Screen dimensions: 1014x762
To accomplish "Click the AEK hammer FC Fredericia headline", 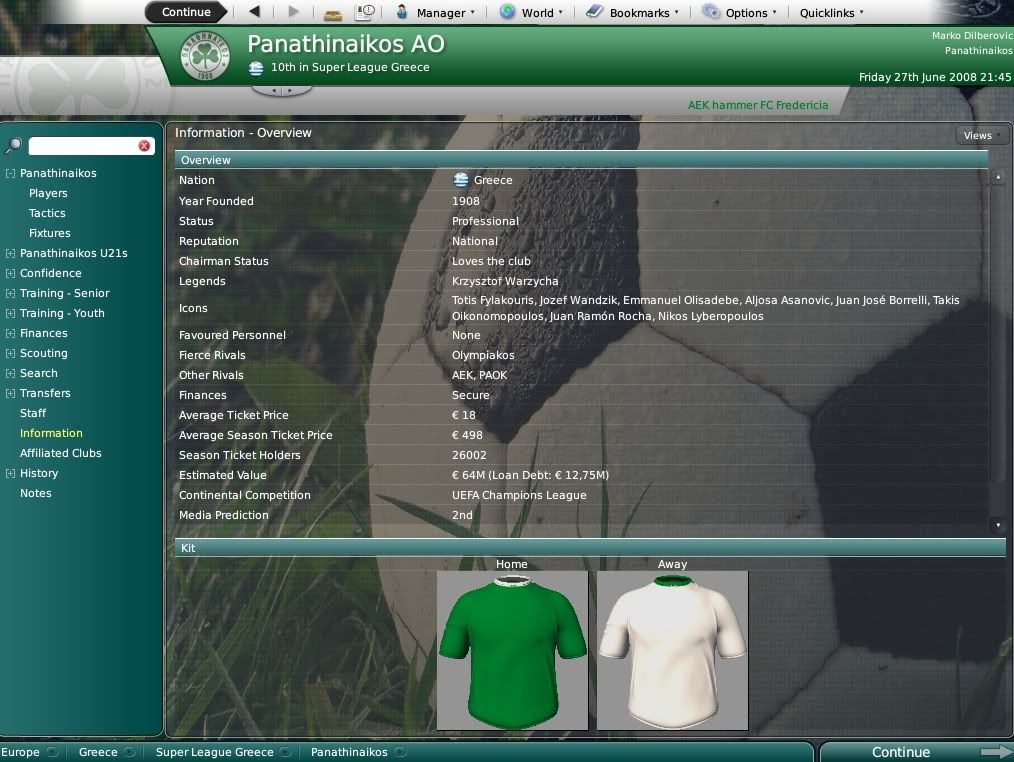I will [x=757, y=104].
